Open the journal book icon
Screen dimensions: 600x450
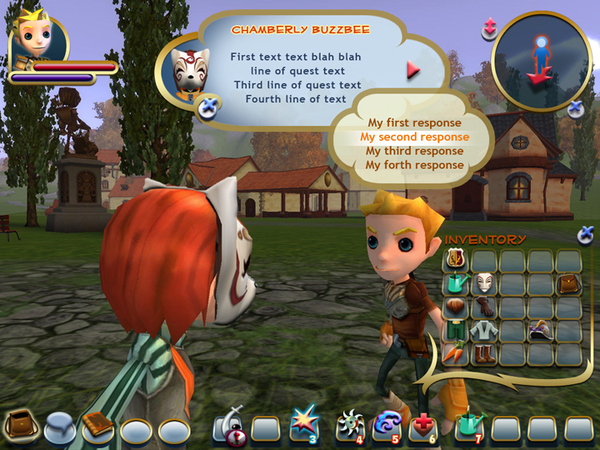pyautogui.click(x=97, y=424)
